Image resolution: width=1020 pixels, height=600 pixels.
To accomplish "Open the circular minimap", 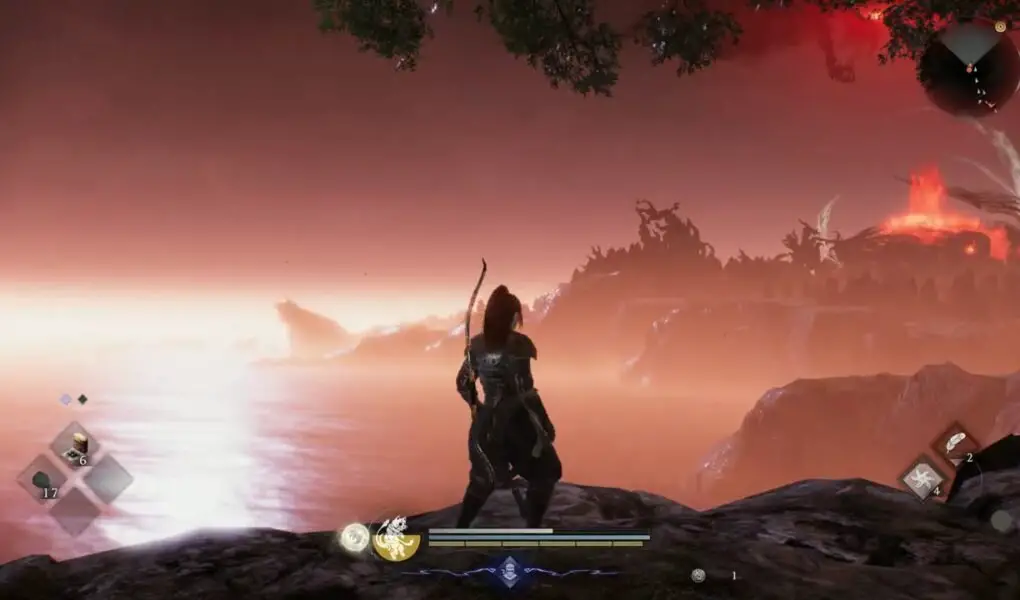I will 967,66.
